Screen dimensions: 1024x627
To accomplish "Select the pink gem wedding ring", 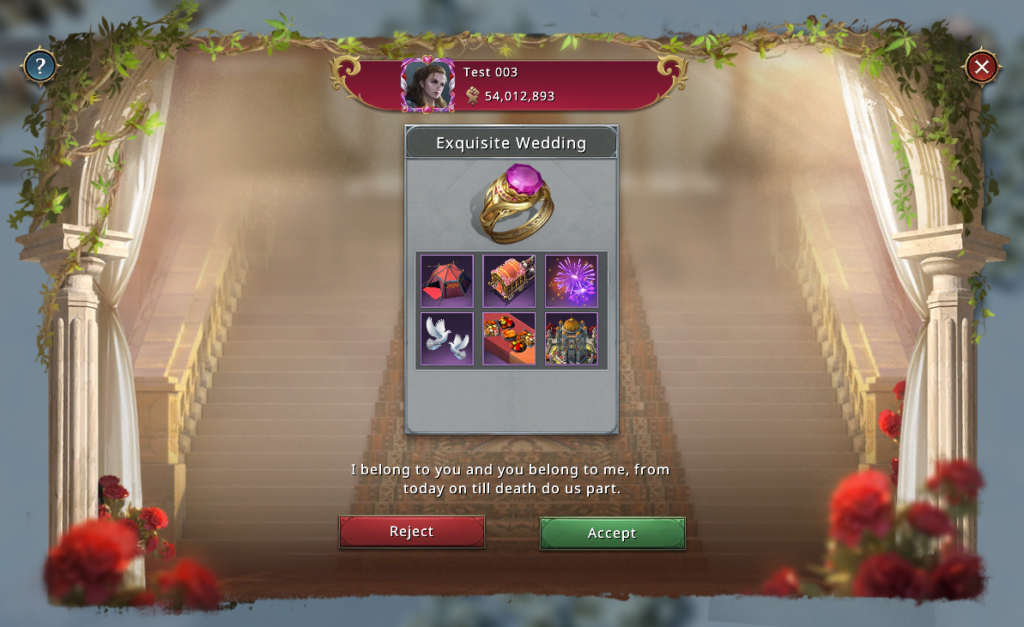I will pyautogui.click(x=511, y=203).
